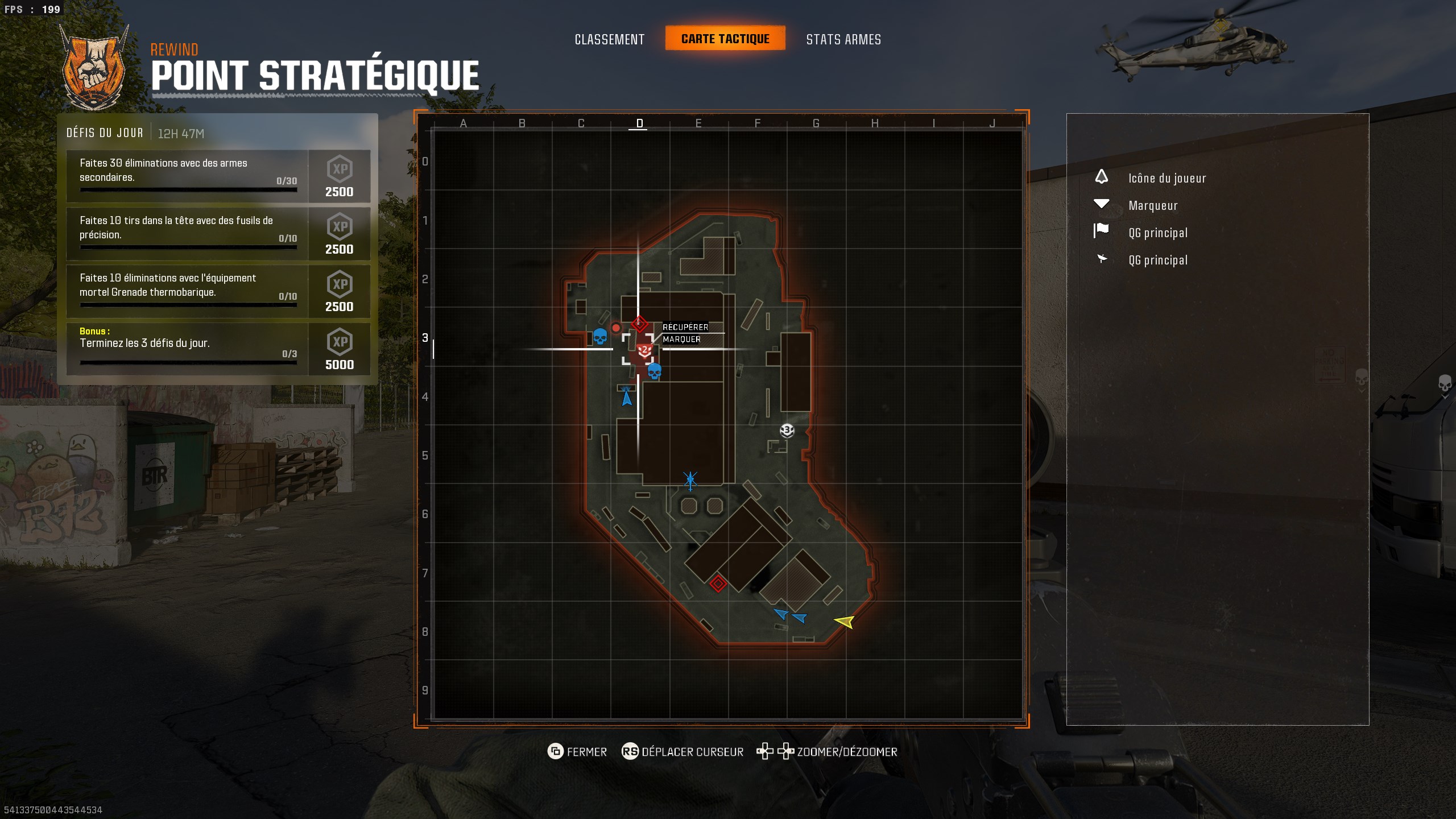
Task: Select the CARTE TACTIQUE tab
Action: (726, 39)
